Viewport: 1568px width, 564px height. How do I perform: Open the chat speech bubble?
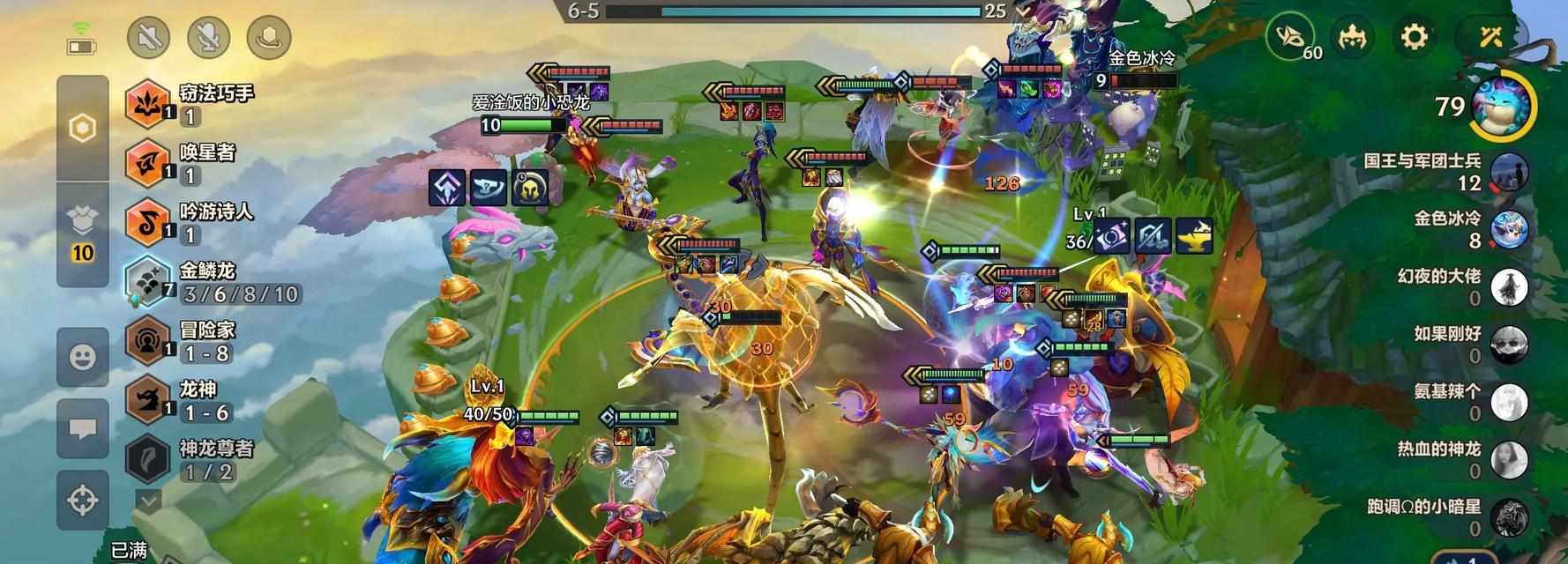tap(83, 428)
